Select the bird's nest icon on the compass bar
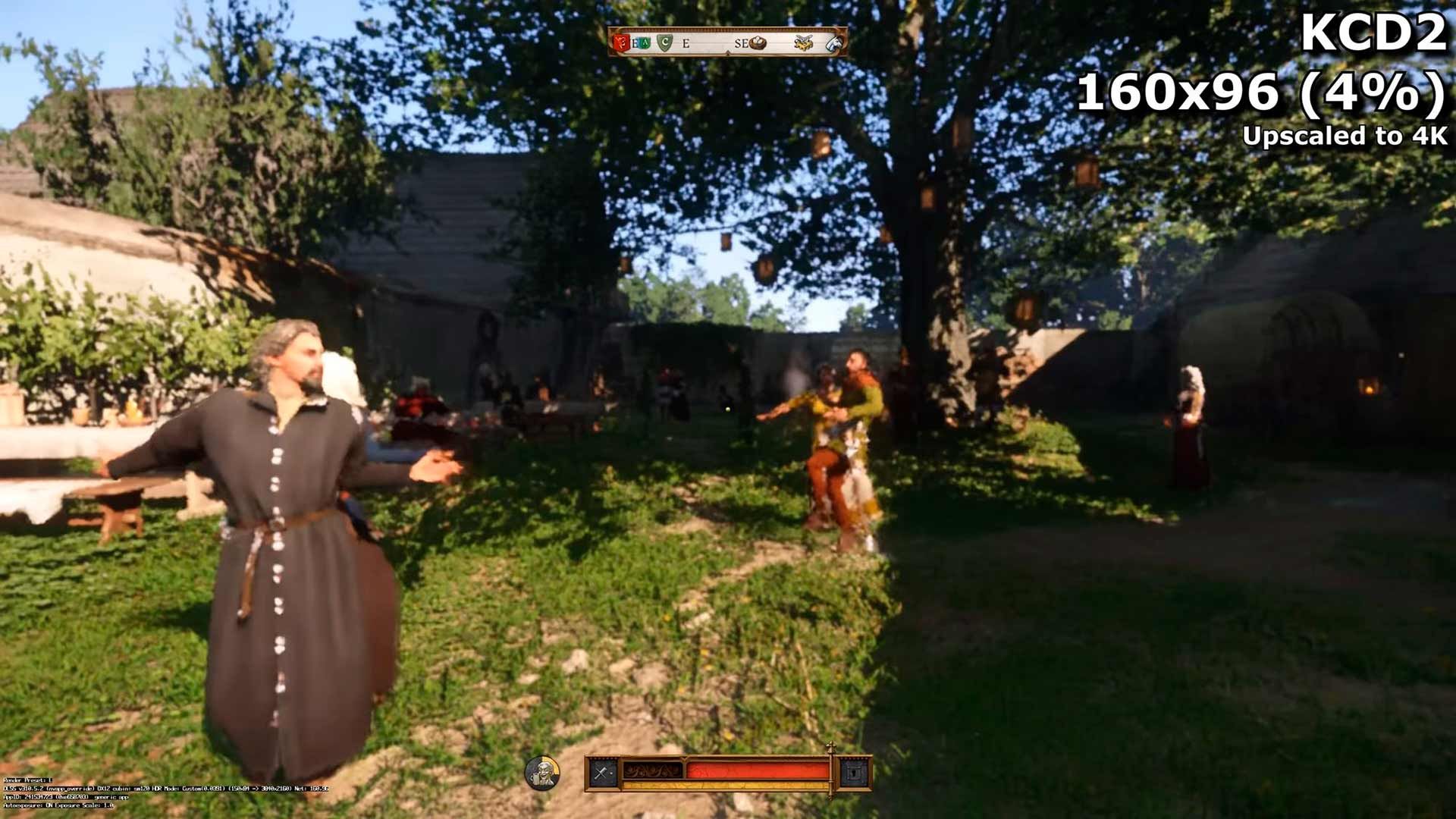1456x819 pixels. [x=758, y=42]
